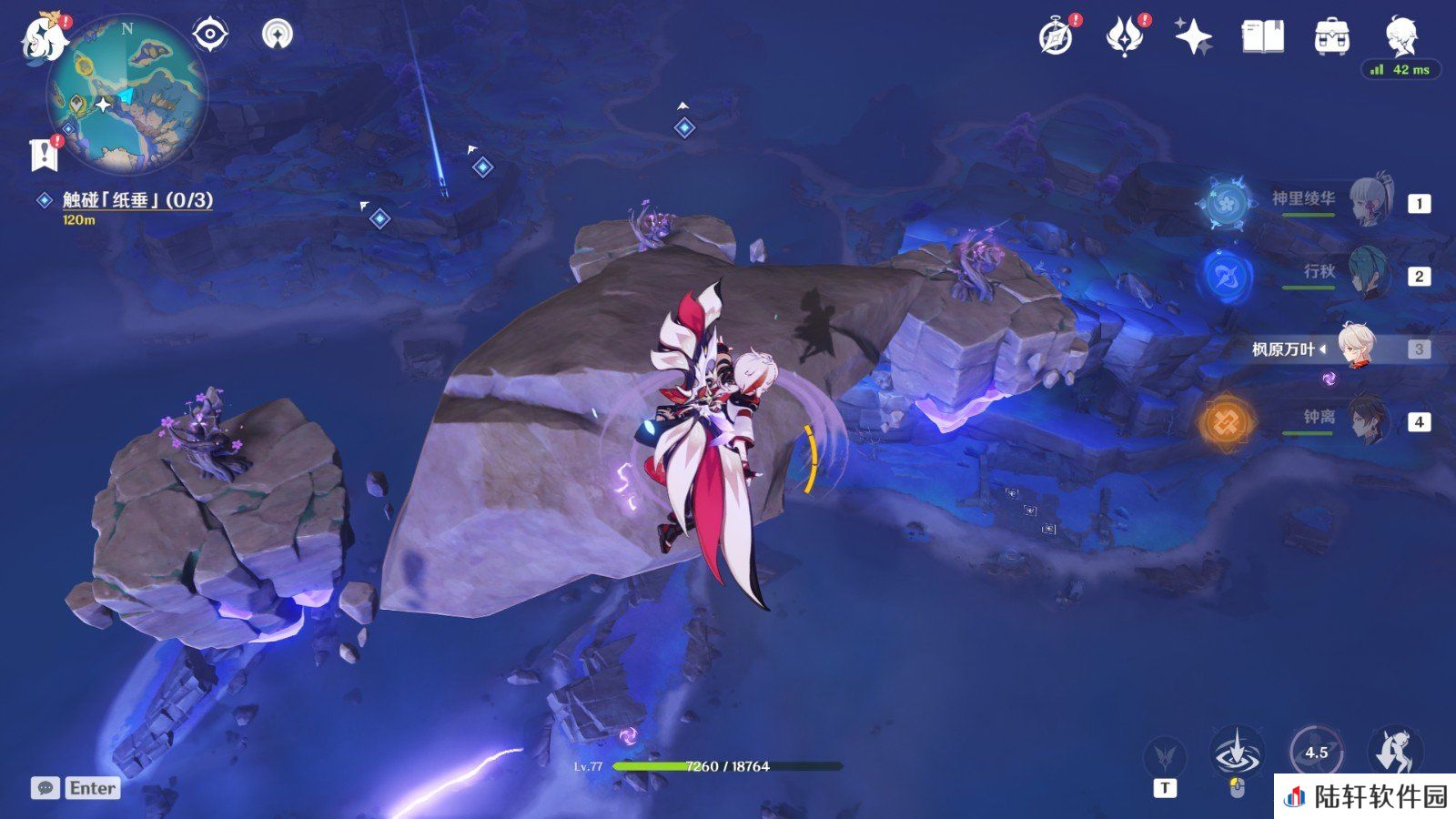
Task: Open the character screen icon
Action: coord(1400,37)
